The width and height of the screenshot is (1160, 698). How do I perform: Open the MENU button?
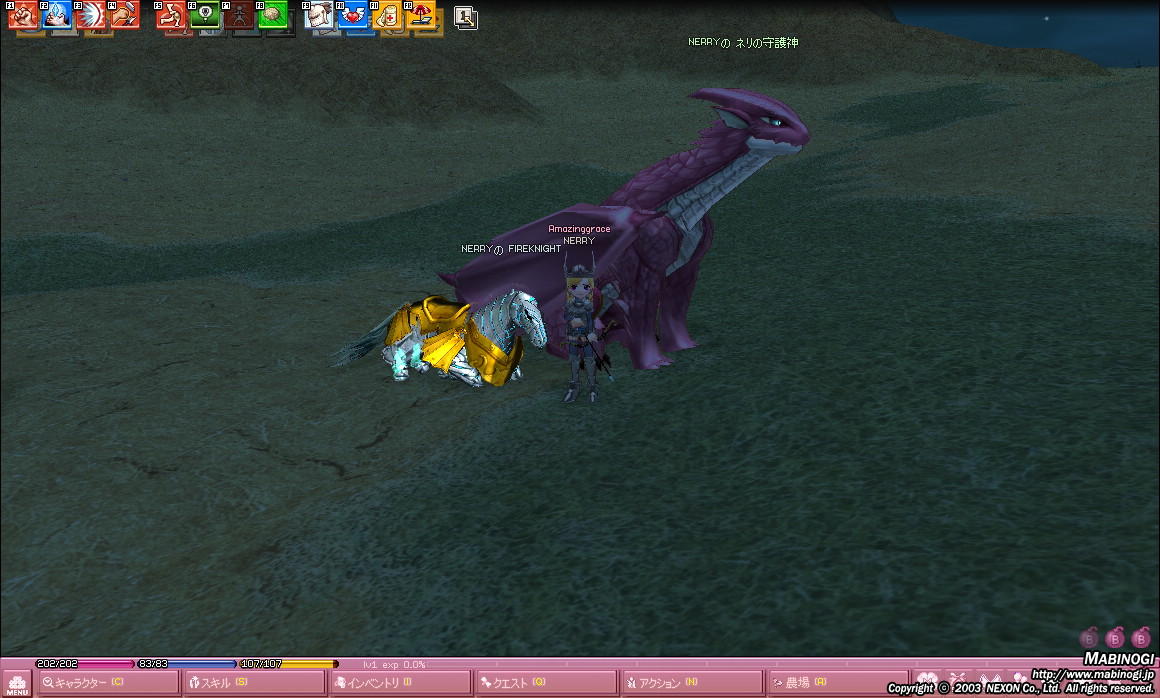(17, 684)
